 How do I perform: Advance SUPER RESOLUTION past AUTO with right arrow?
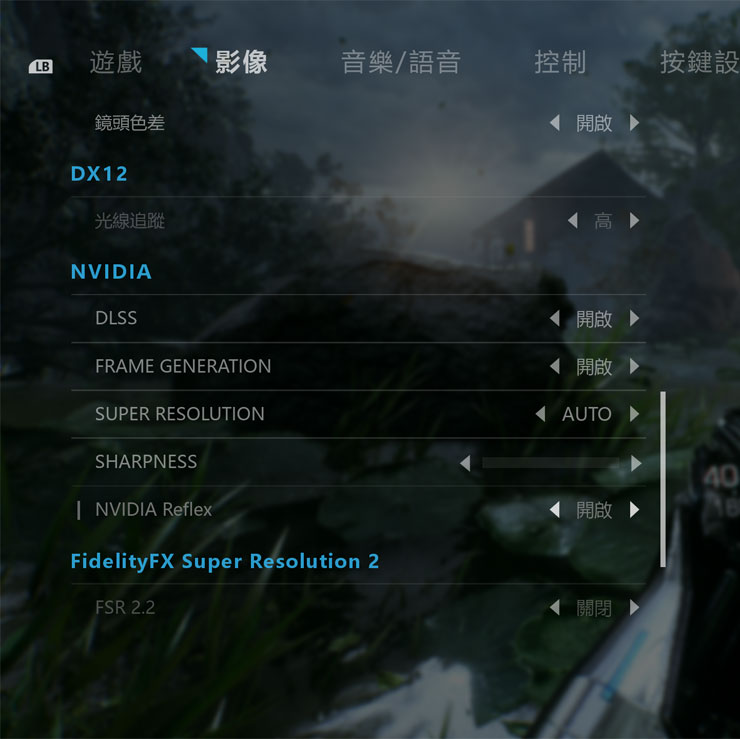(x=634, y=414)
